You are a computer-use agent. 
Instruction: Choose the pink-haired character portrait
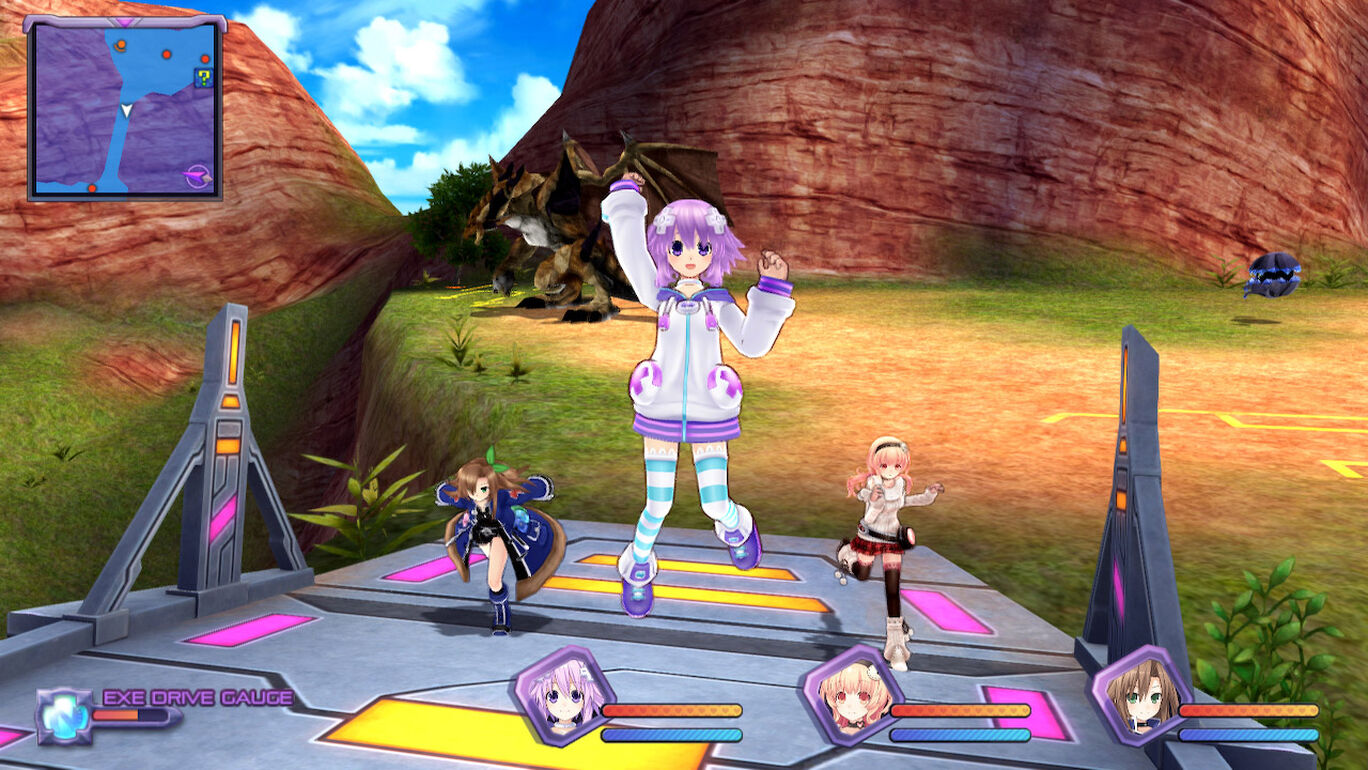click(849, 695)
